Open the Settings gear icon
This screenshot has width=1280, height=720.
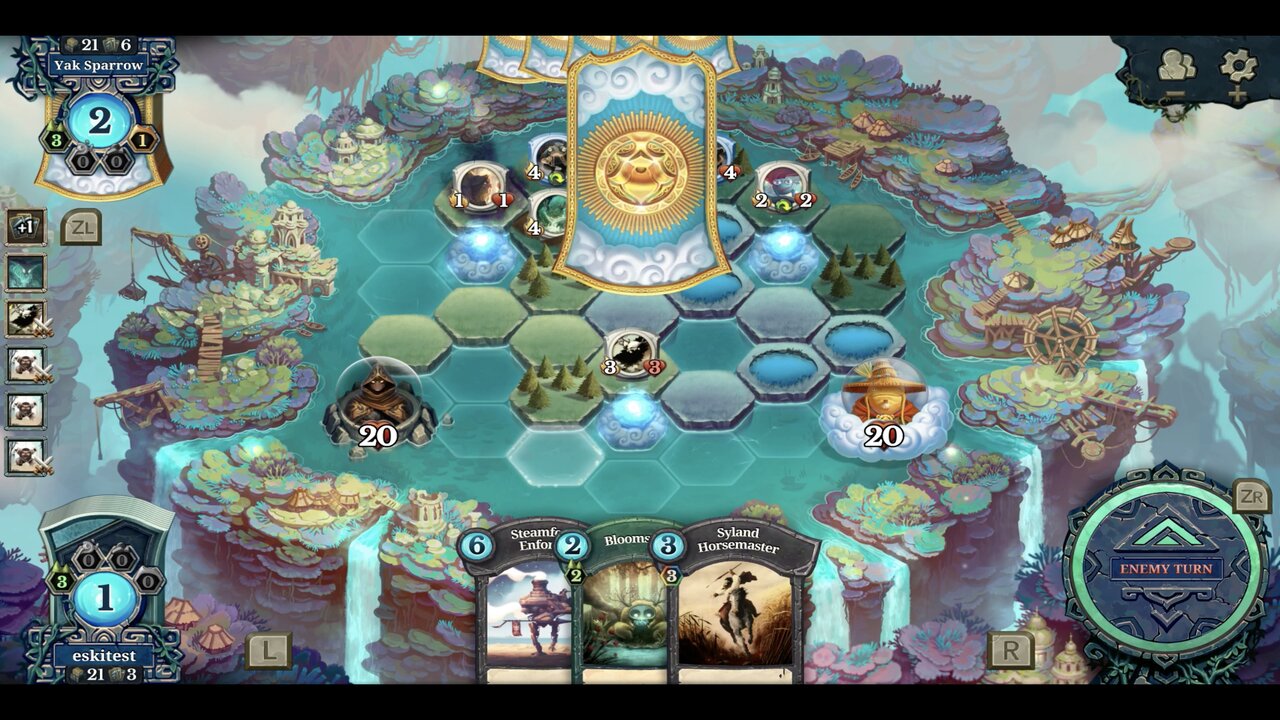pyautogui.click(x=1237, y=62)
